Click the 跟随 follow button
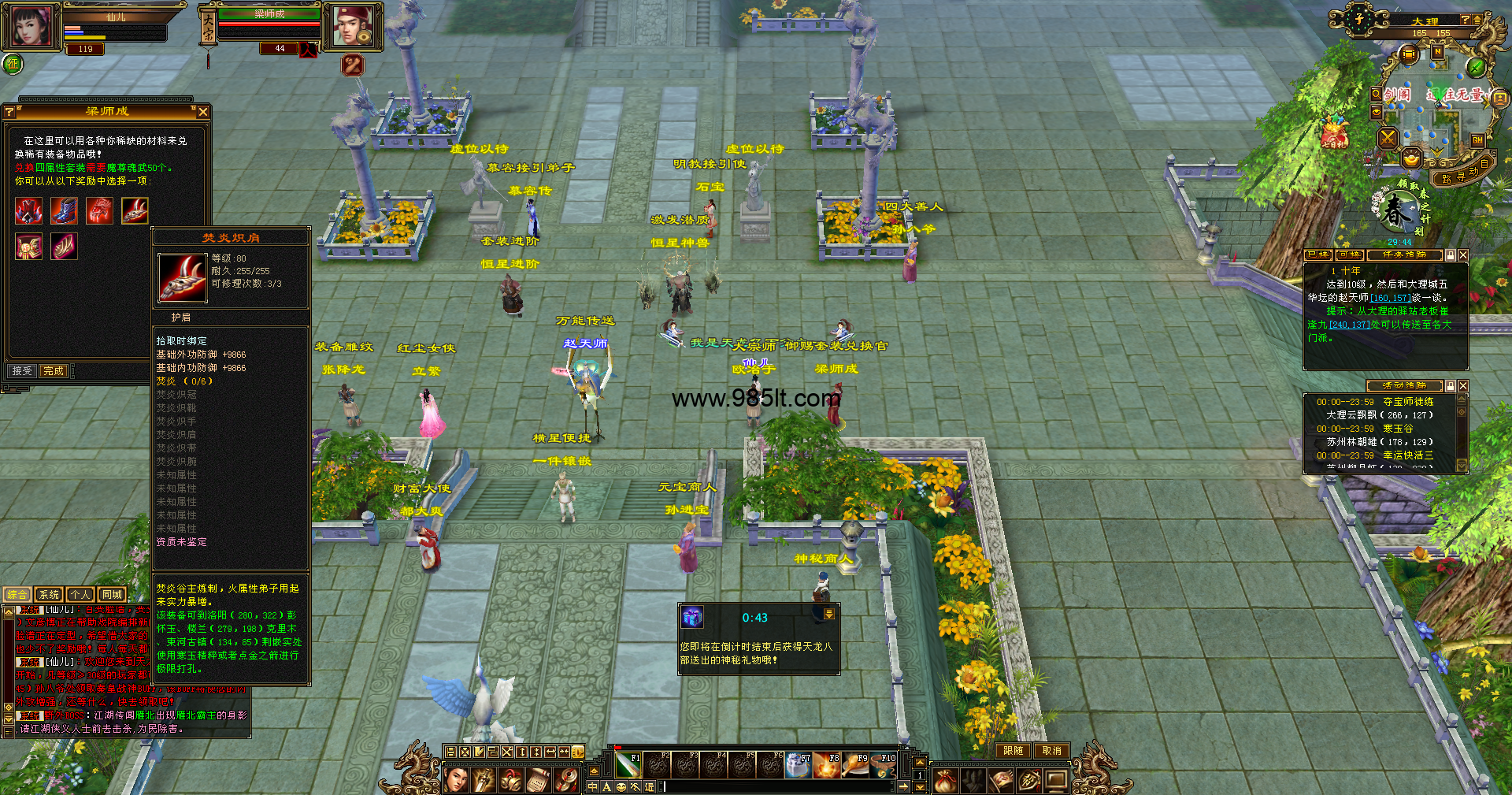This screenshot has height=795, width=1512. click(1014, 751)
